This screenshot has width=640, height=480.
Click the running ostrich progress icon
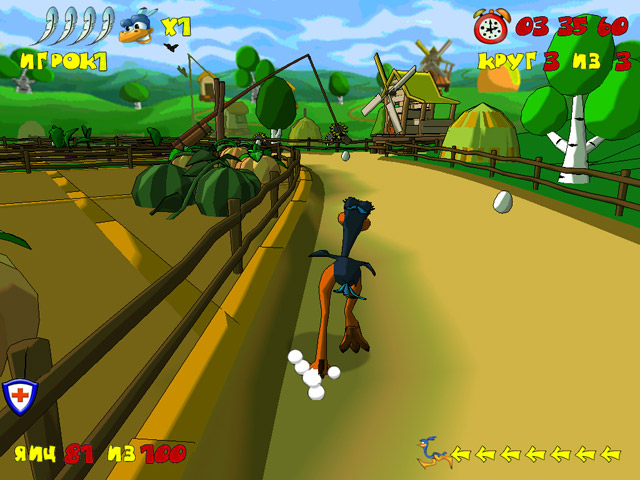click(x=432, y=452)
